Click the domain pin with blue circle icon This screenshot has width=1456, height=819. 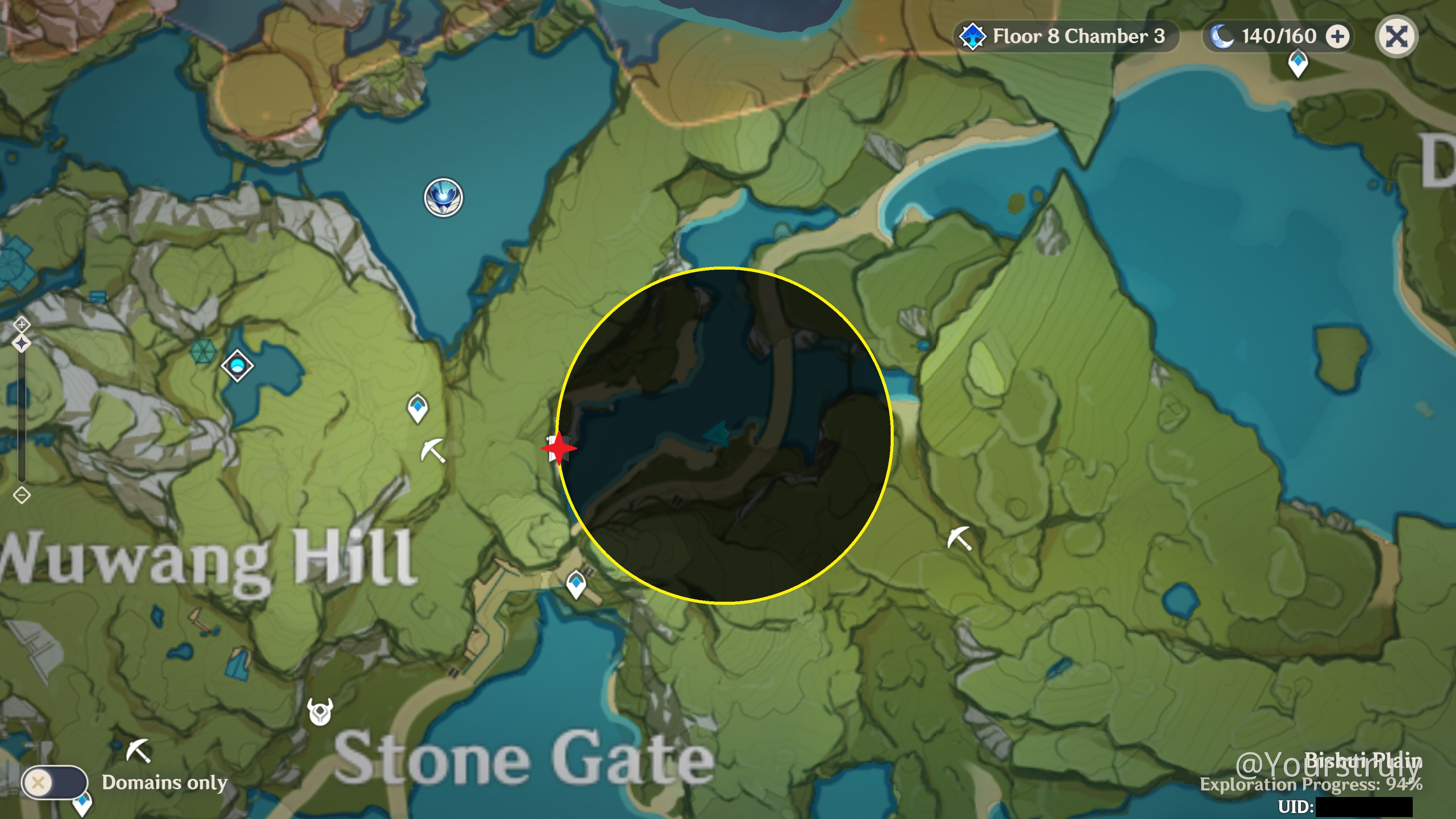tap(238, 365)
